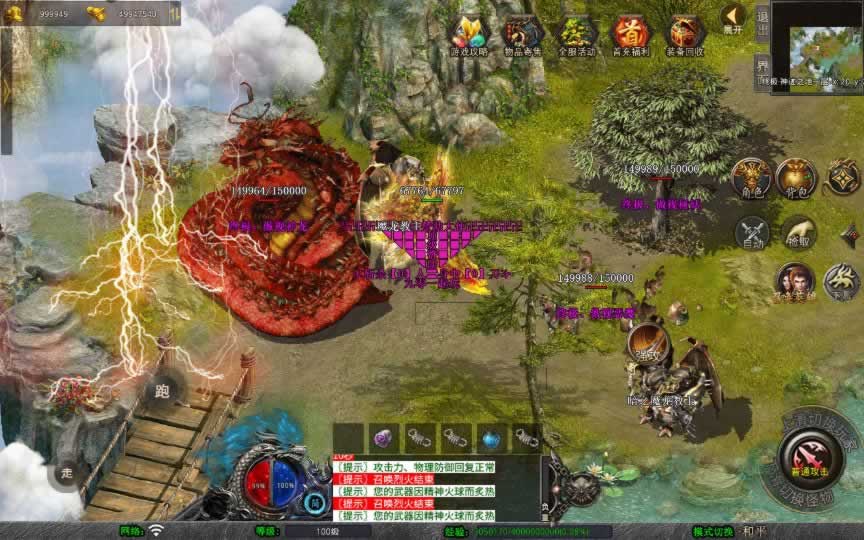Viewport: 864px width, 540px height.
Task: Tap the 拾取 pick-up hand button
Action: [x=799, y=232]
